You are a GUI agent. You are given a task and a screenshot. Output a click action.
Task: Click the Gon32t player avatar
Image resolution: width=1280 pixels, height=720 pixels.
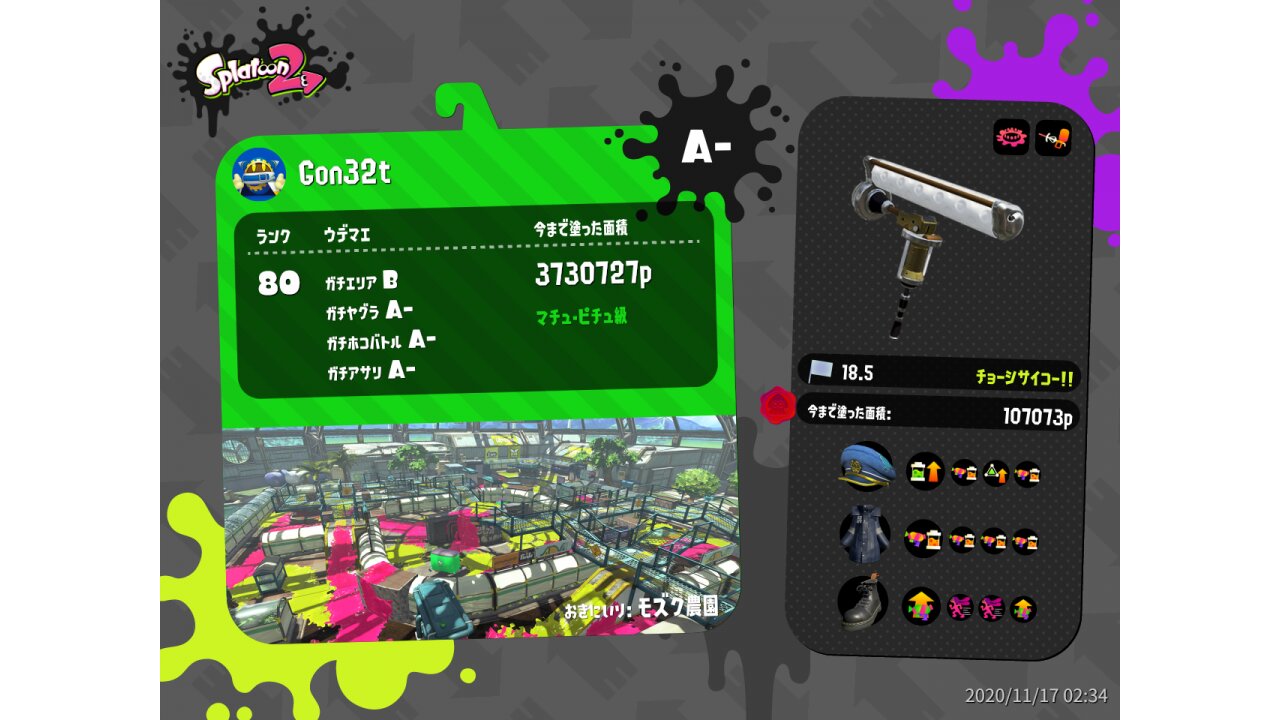259,174
